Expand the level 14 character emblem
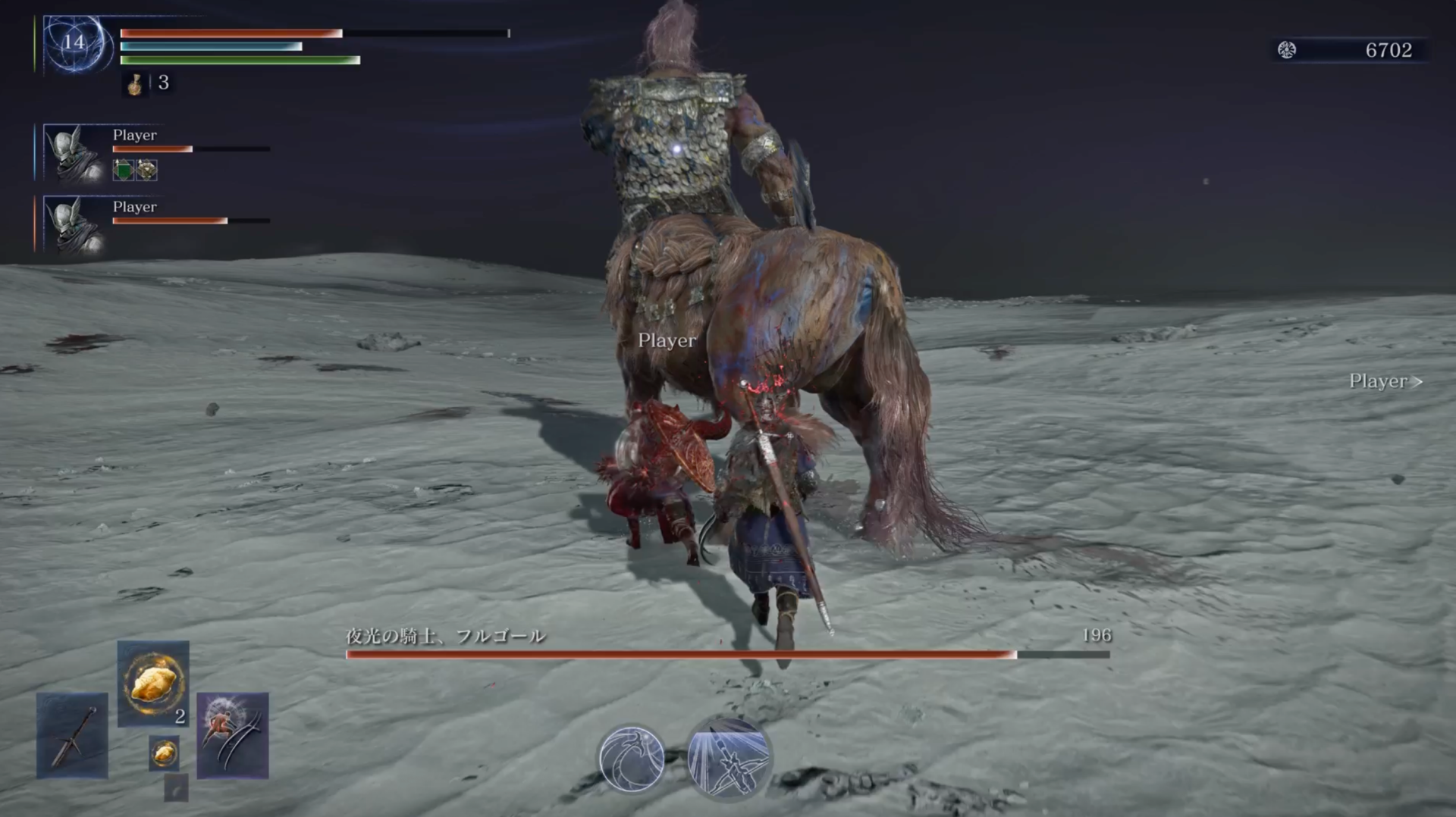 [74, 42]
